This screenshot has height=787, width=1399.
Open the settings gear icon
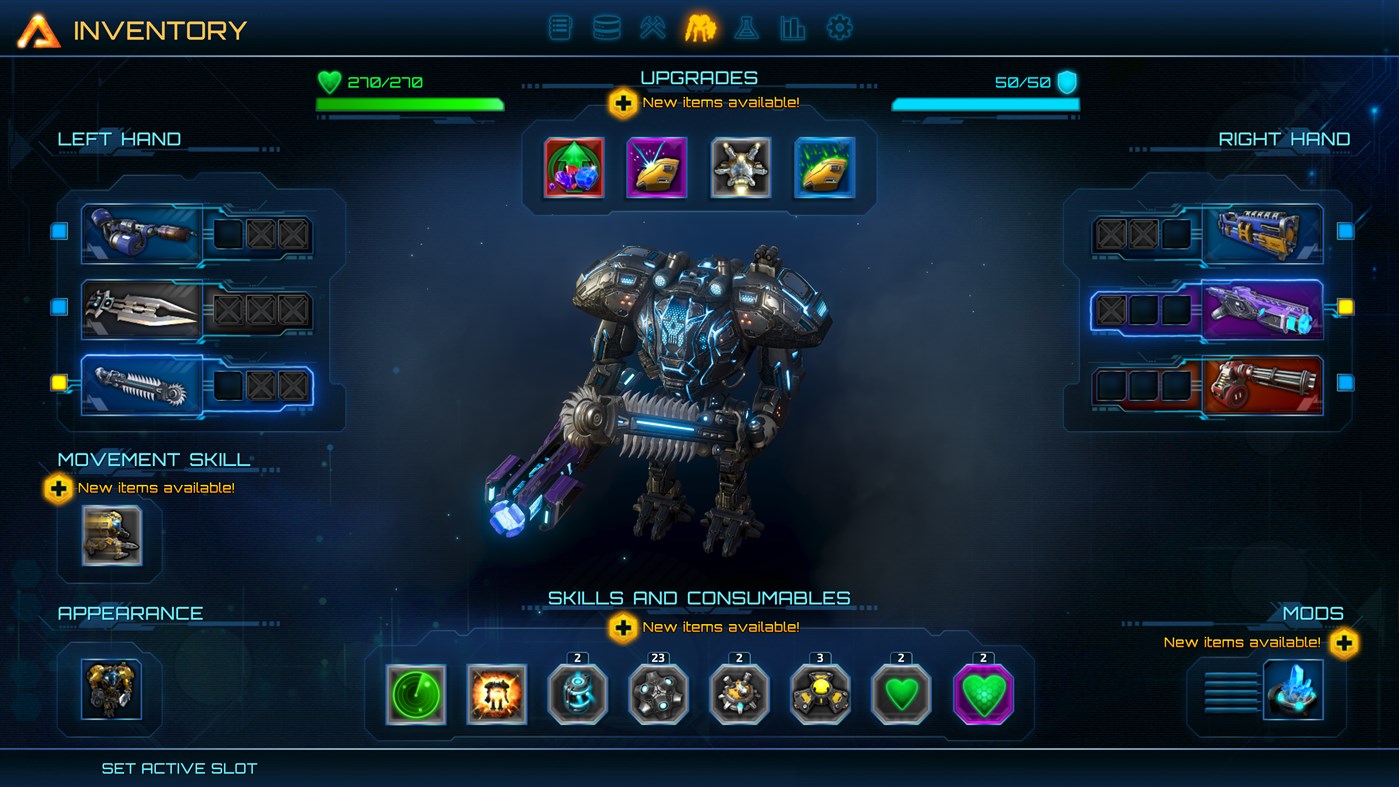pos(838,27)
